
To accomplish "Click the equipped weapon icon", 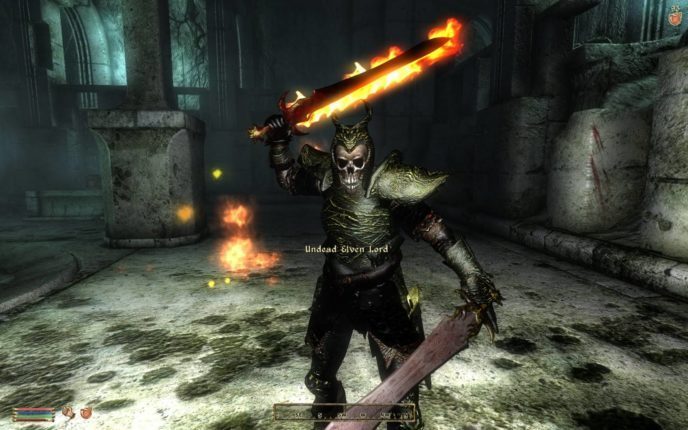I will pos(67,412).
